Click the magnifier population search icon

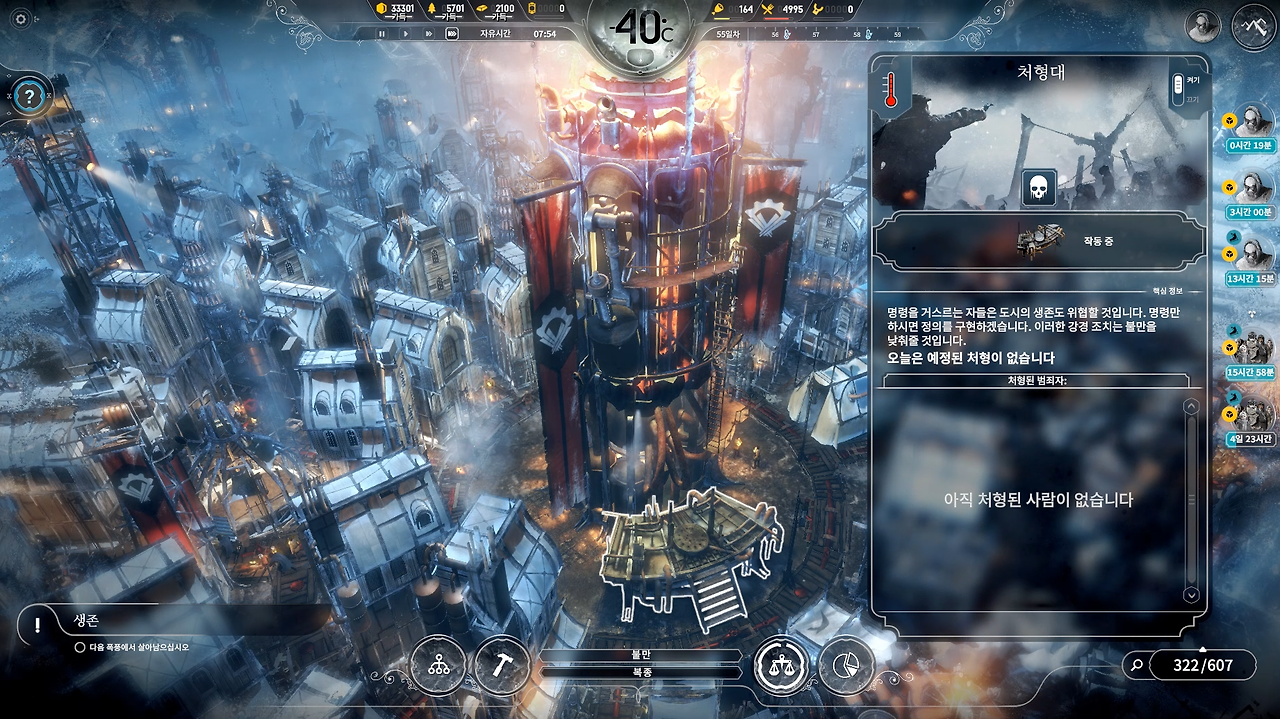pos(1135,664)
